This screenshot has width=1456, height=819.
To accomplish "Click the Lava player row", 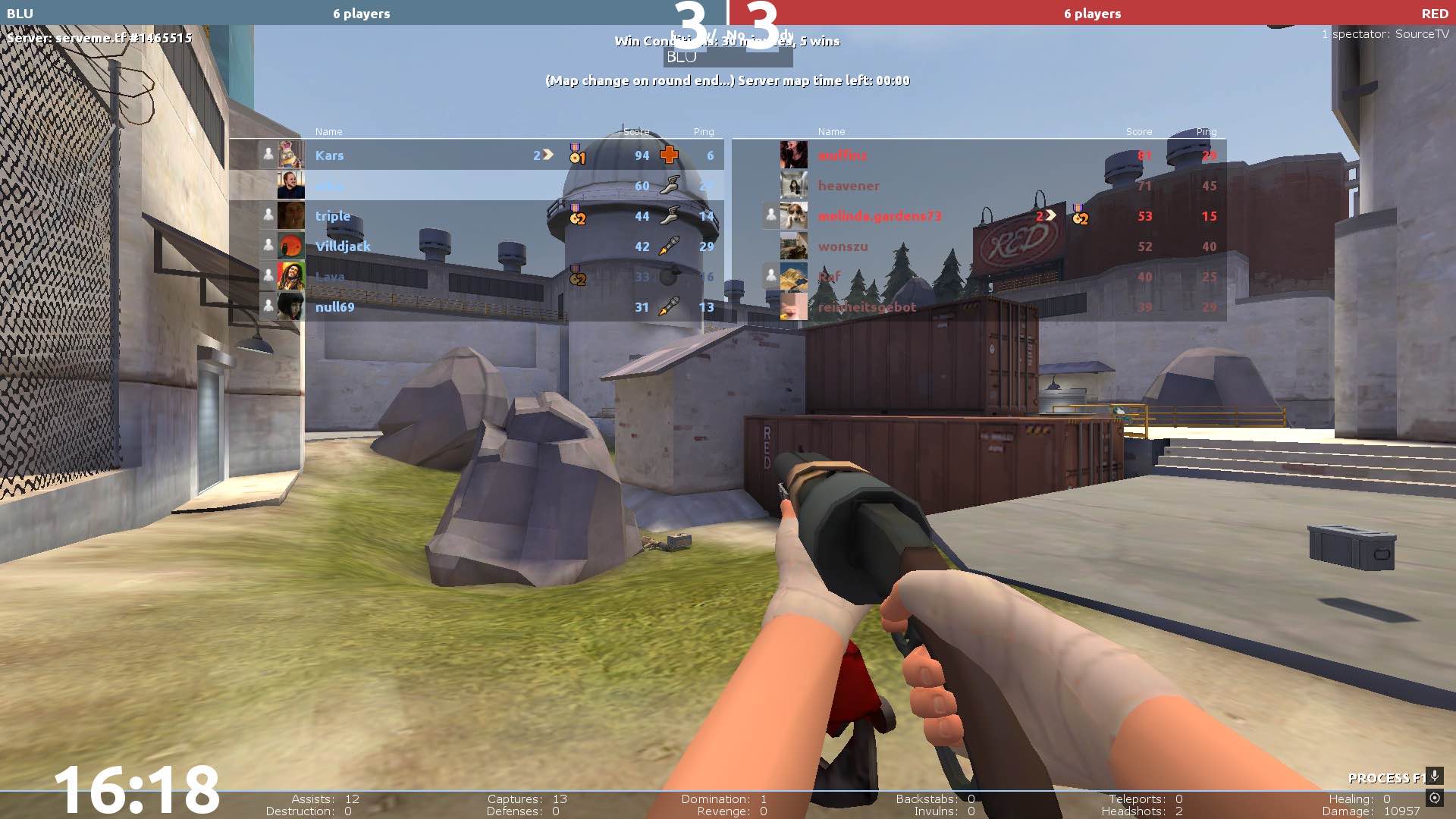I will click(330, 277).
